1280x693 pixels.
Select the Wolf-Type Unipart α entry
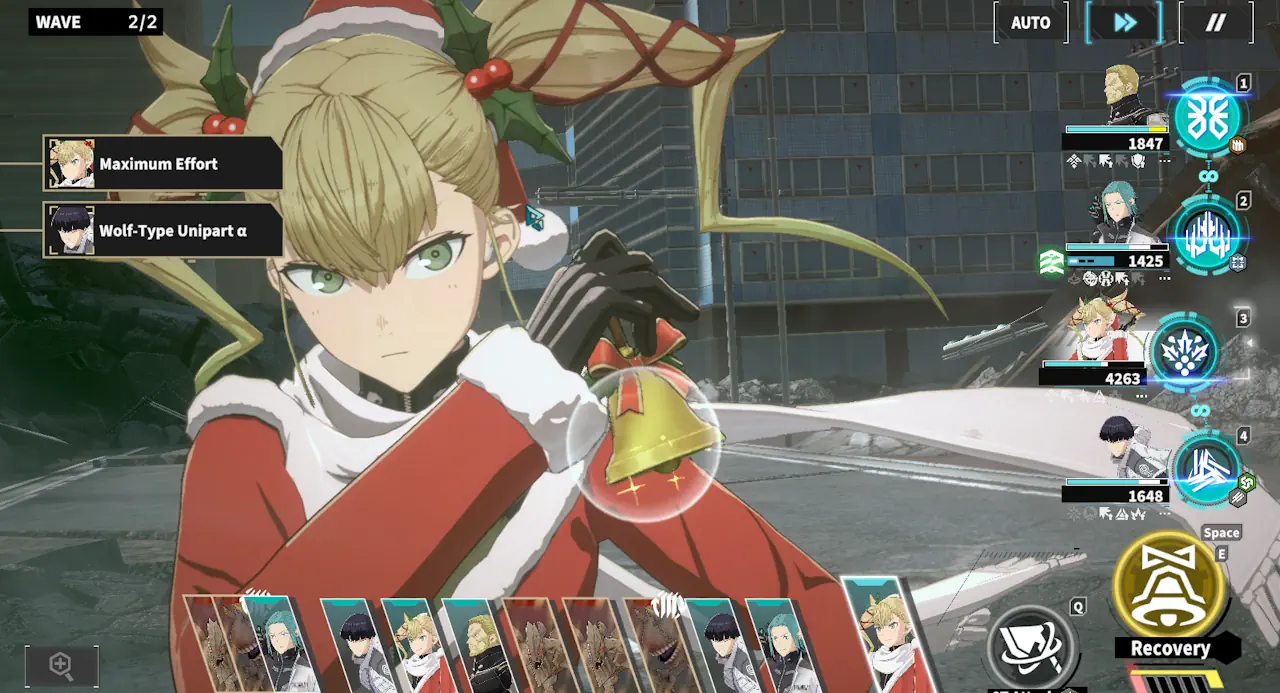click(163, 231)
